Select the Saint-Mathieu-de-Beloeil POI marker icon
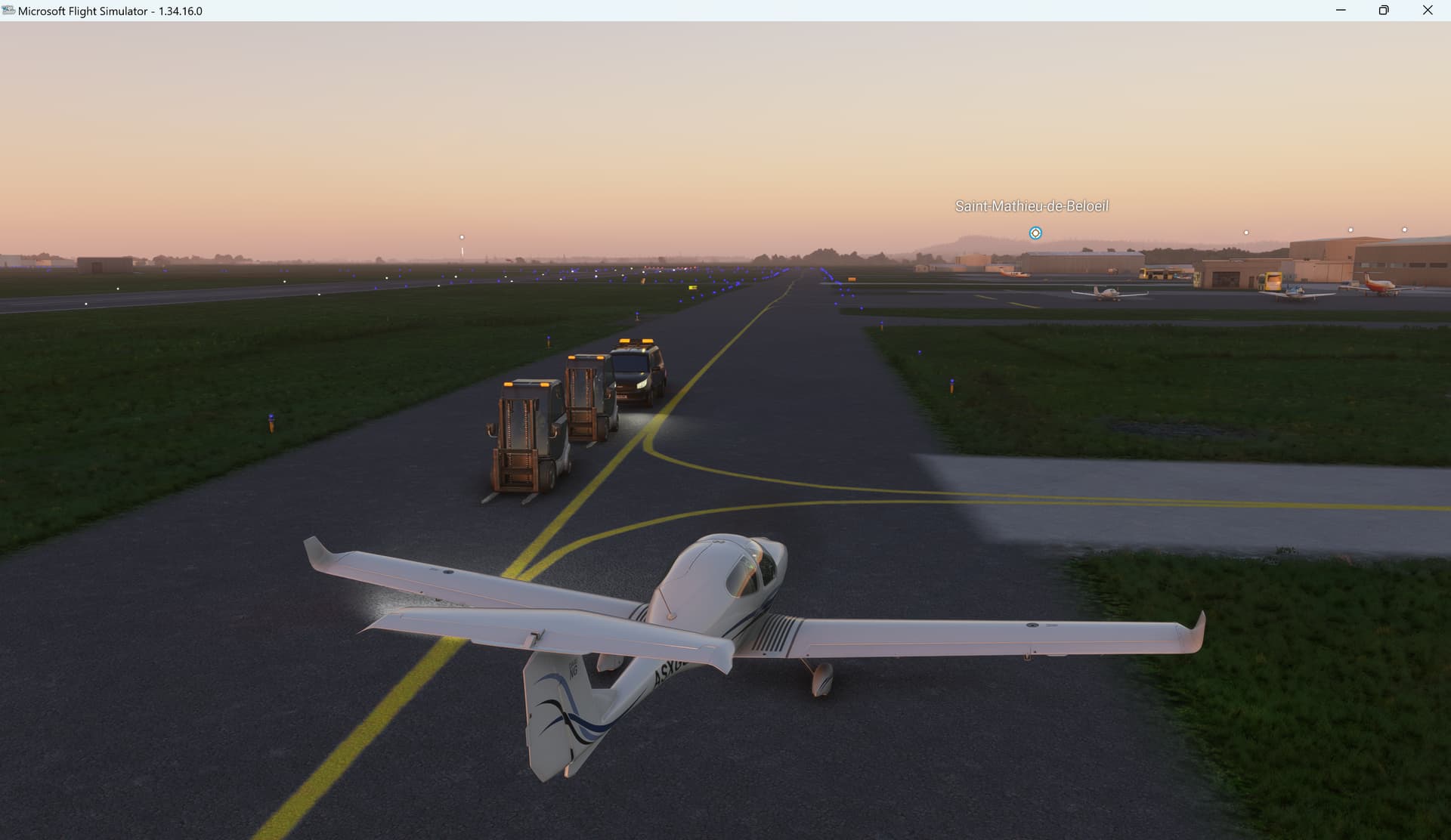Viewport: 1451px width, 840px height. (x=1034, y=233)
